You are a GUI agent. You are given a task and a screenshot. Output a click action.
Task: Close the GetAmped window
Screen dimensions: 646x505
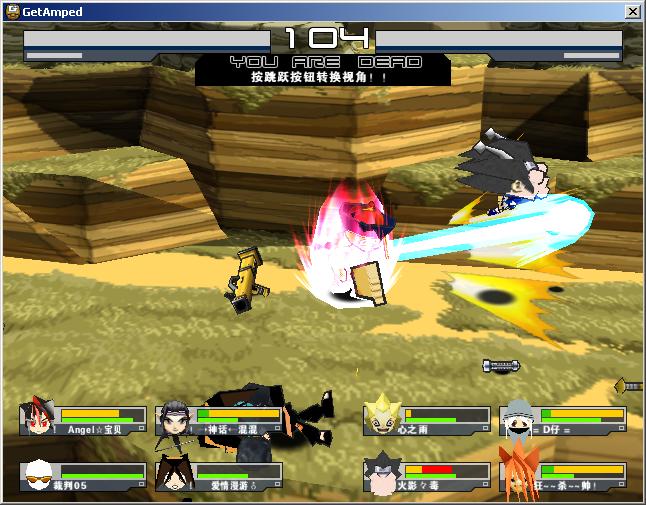click(x=632, y=11)
